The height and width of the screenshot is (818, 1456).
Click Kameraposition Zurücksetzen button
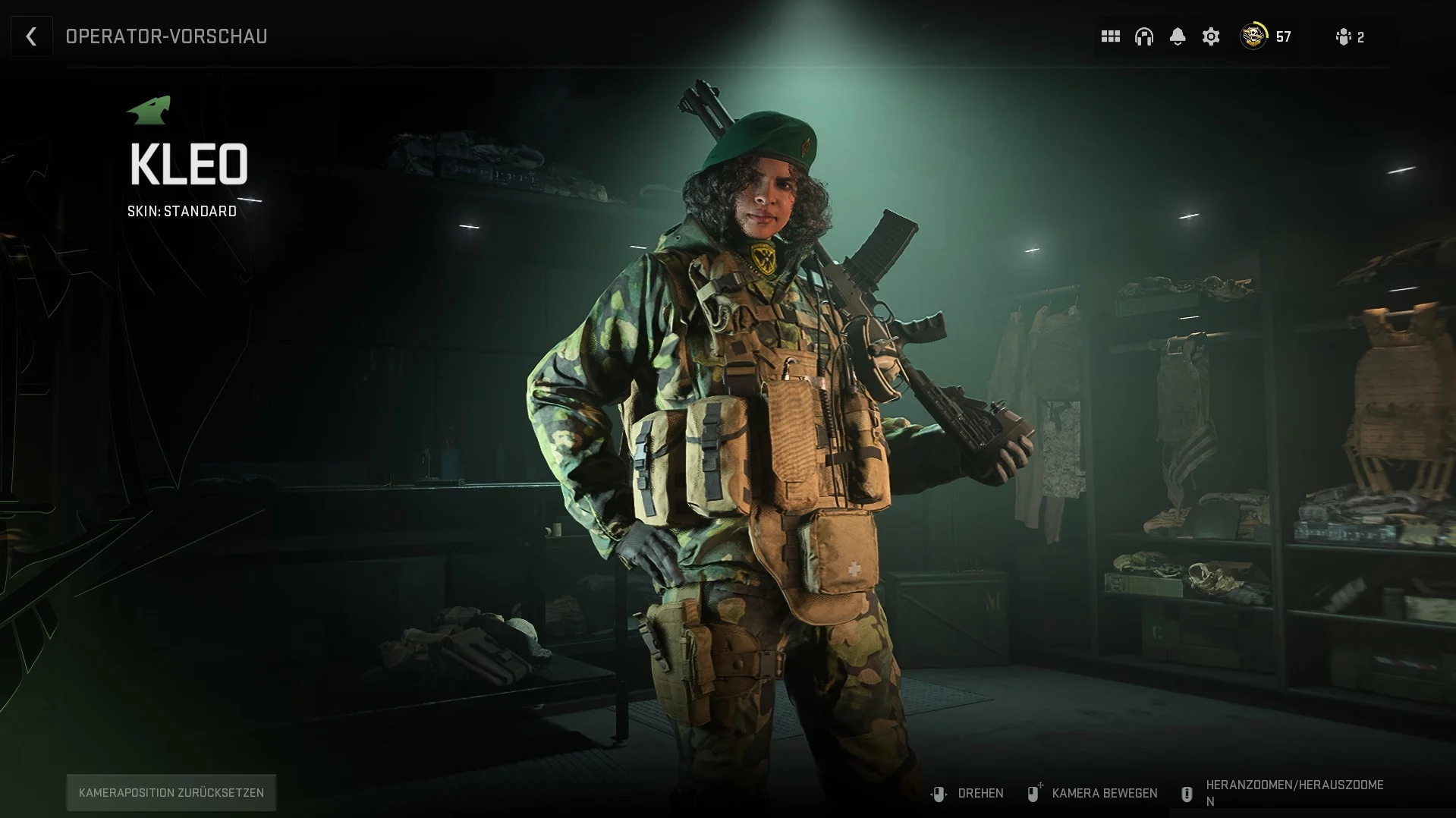tap(171, 792)
